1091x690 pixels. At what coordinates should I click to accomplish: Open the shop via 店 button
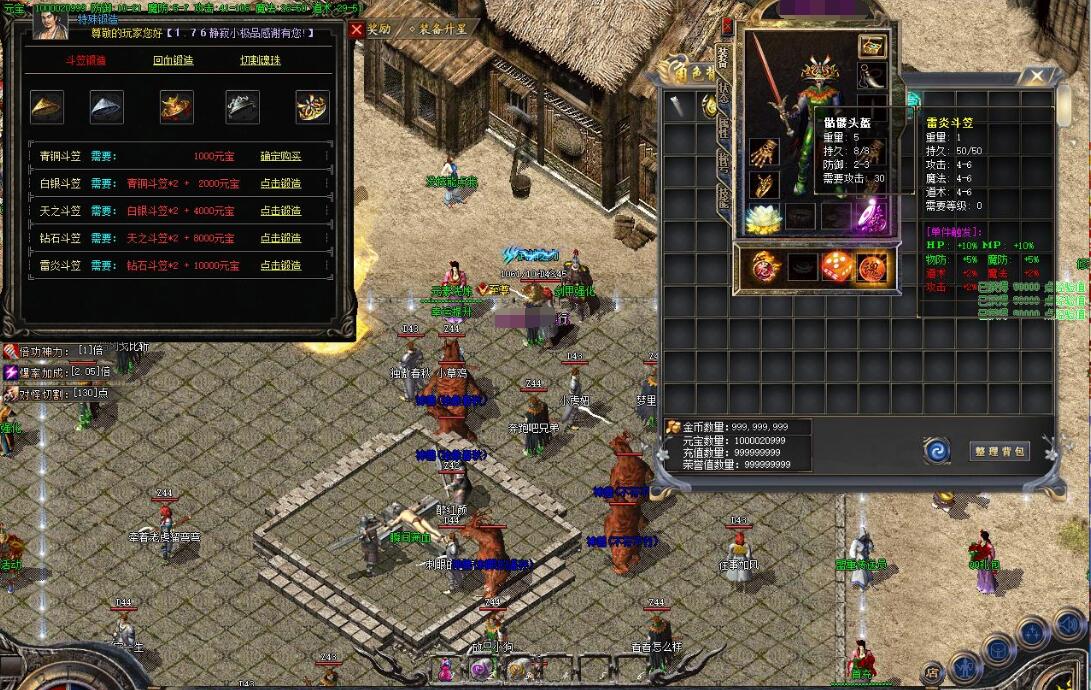click(932, 672)
